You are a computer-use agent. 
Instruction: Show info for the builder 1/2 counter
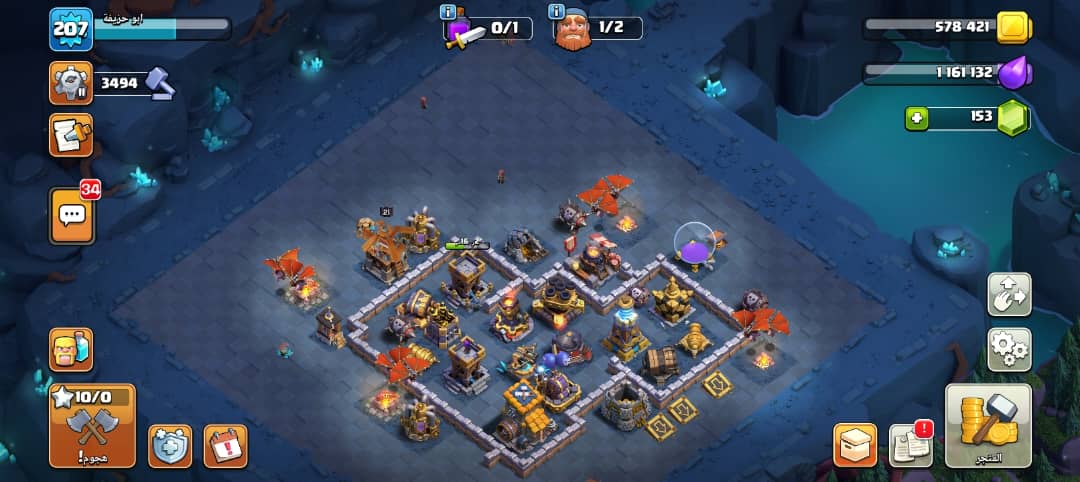tap(556, 12)
